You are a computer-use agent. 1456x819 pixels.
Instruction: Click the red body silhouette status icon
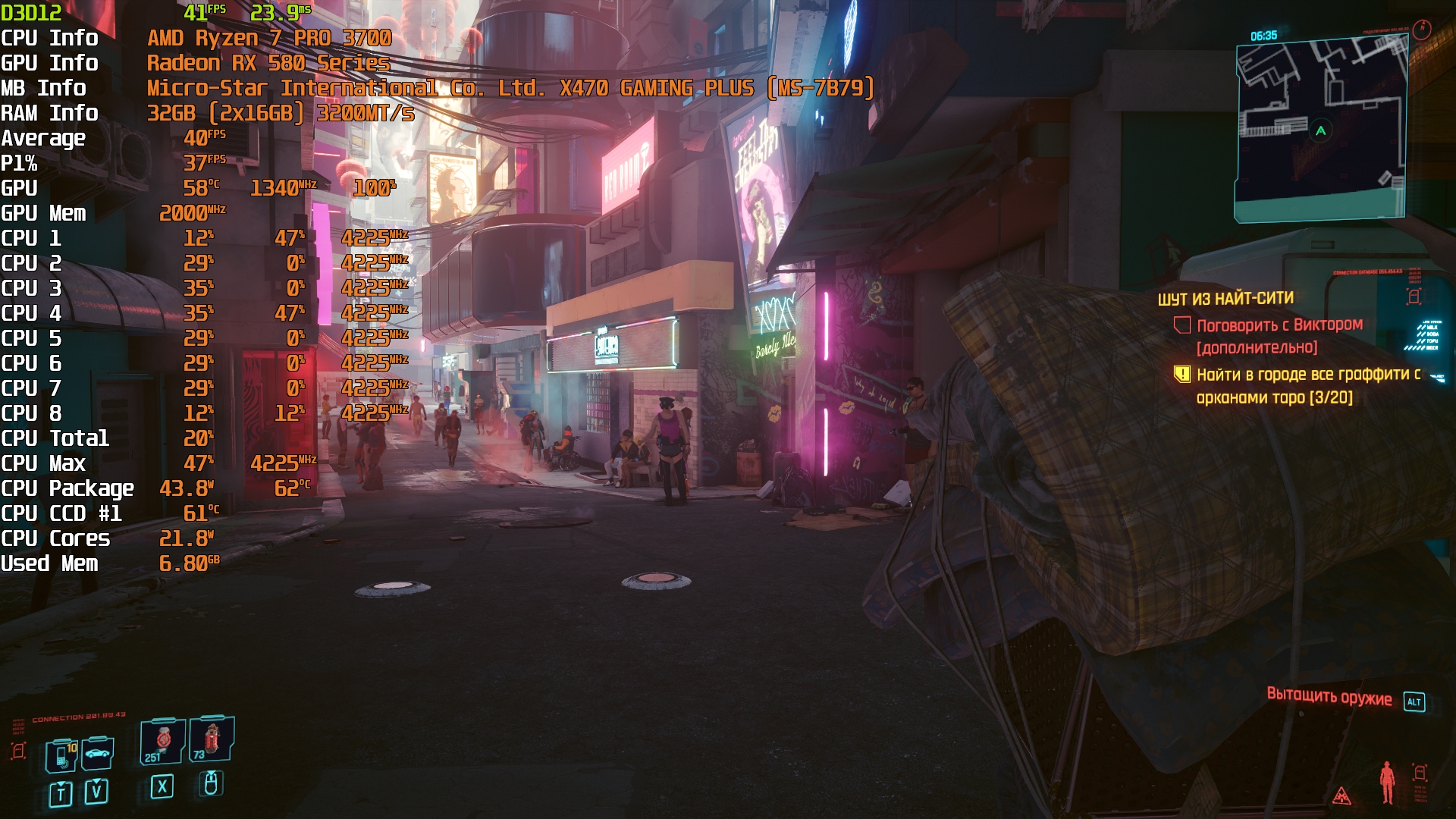(1387, 781)
